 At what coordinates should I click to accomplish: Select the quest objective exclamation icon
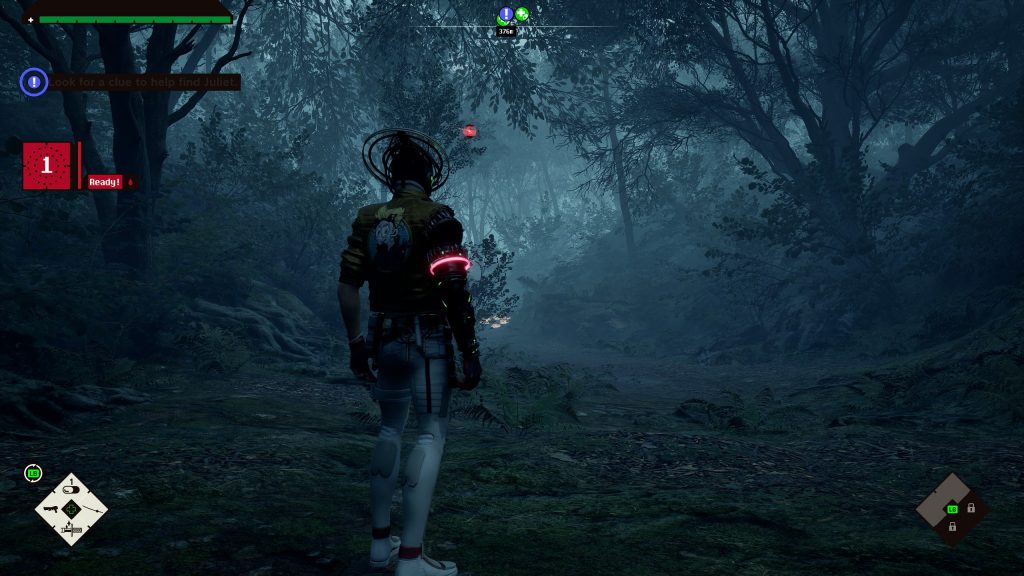point(34,82)
